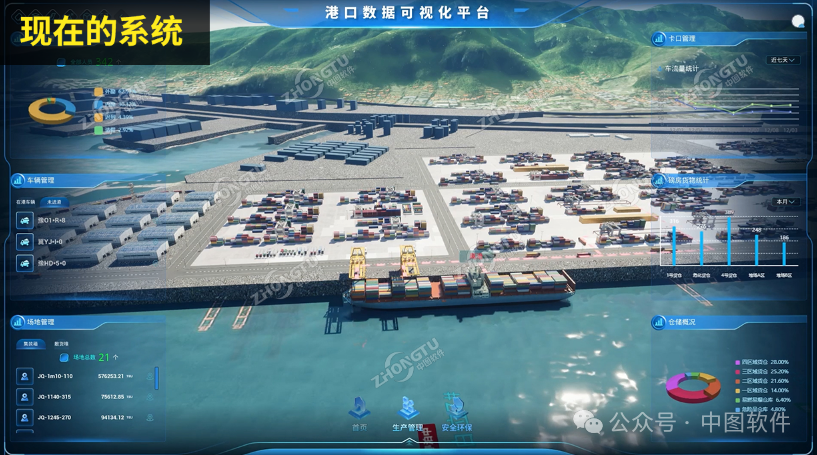Click the 卡口管理 panel header

tap(682, 39)
